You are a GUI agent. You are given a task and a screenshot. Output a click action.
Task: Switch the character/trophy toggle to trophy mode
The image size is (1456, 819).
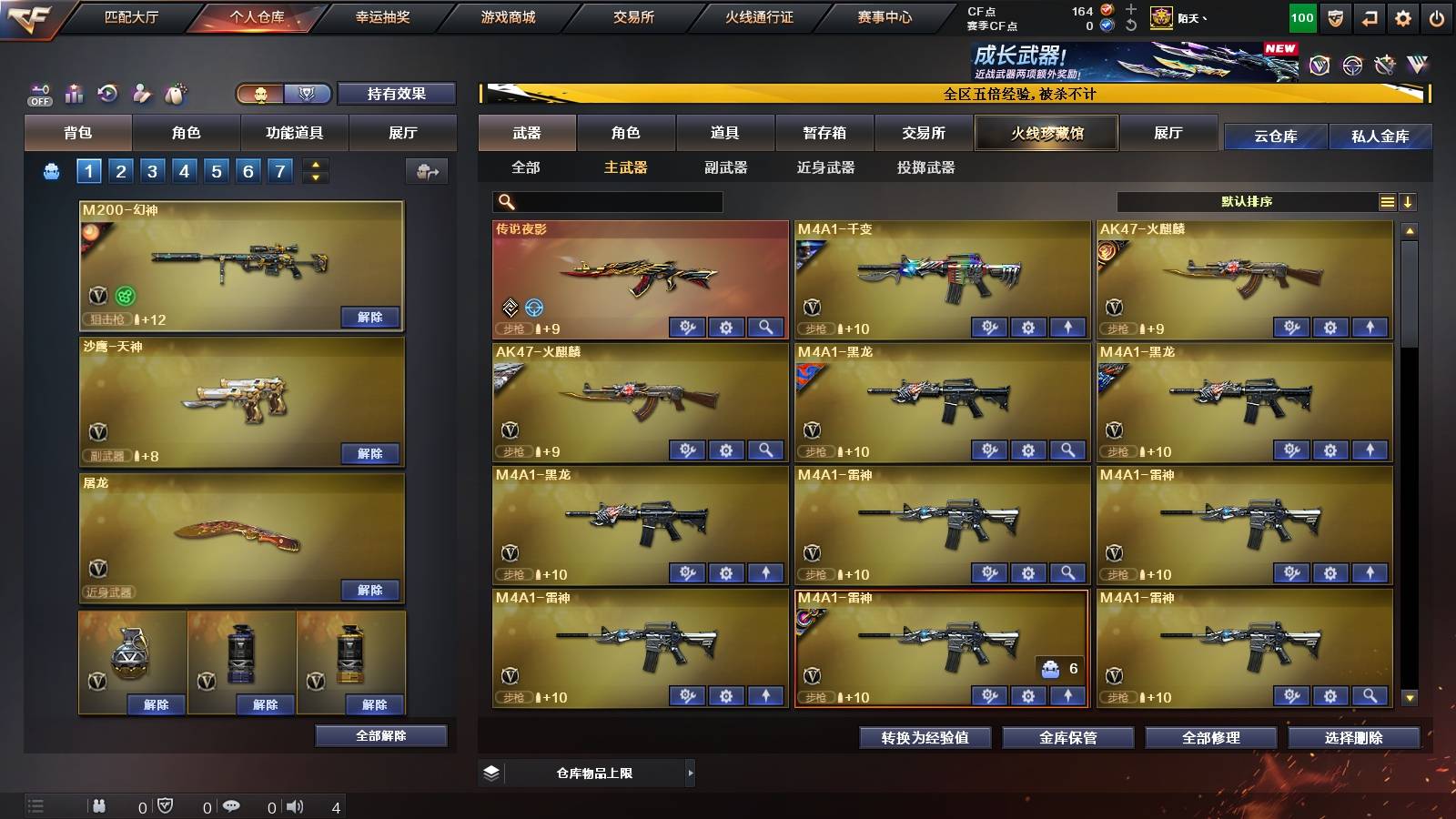pos(307,94)
